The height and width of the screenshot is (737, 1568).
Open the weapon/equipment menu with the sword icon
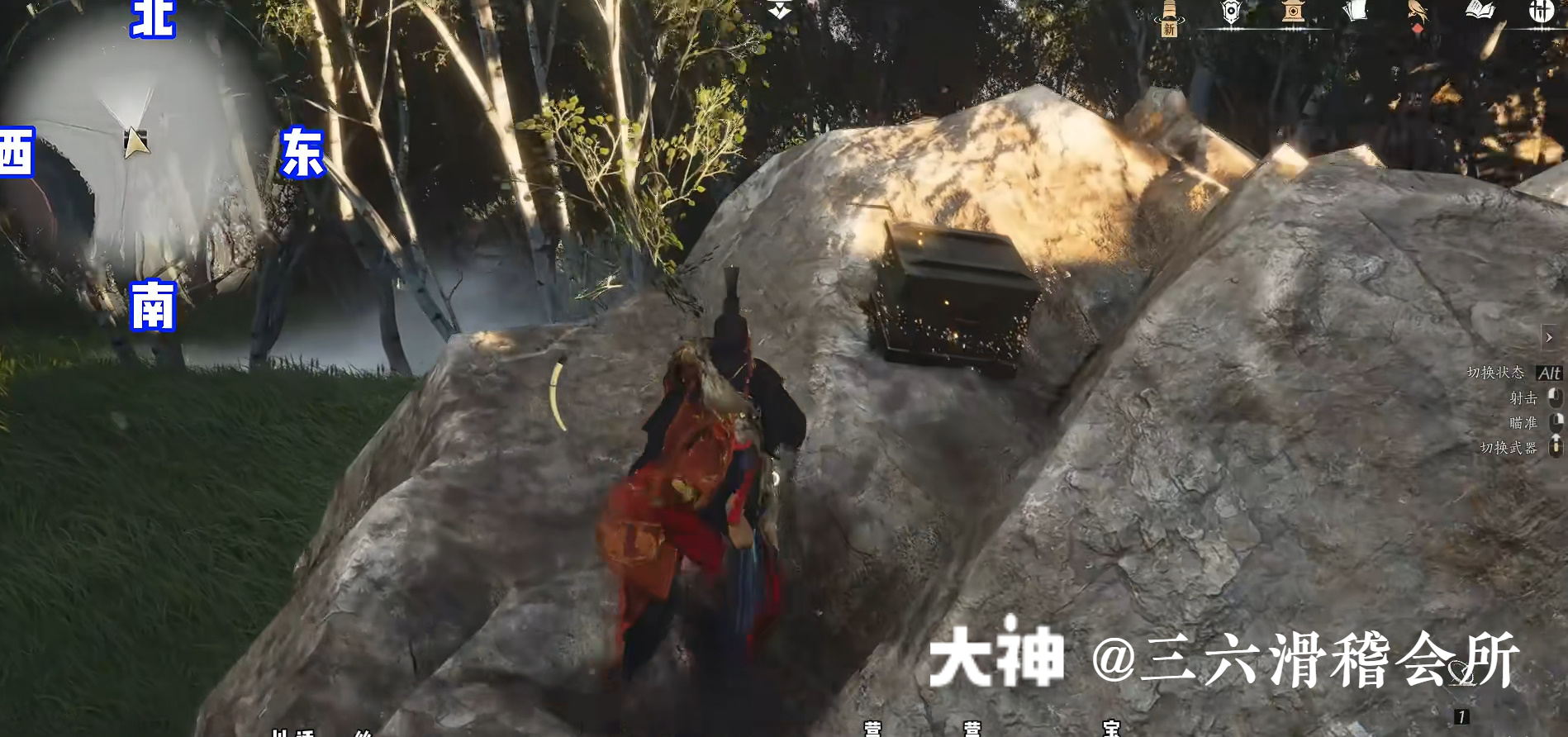tap(1169, 10)
